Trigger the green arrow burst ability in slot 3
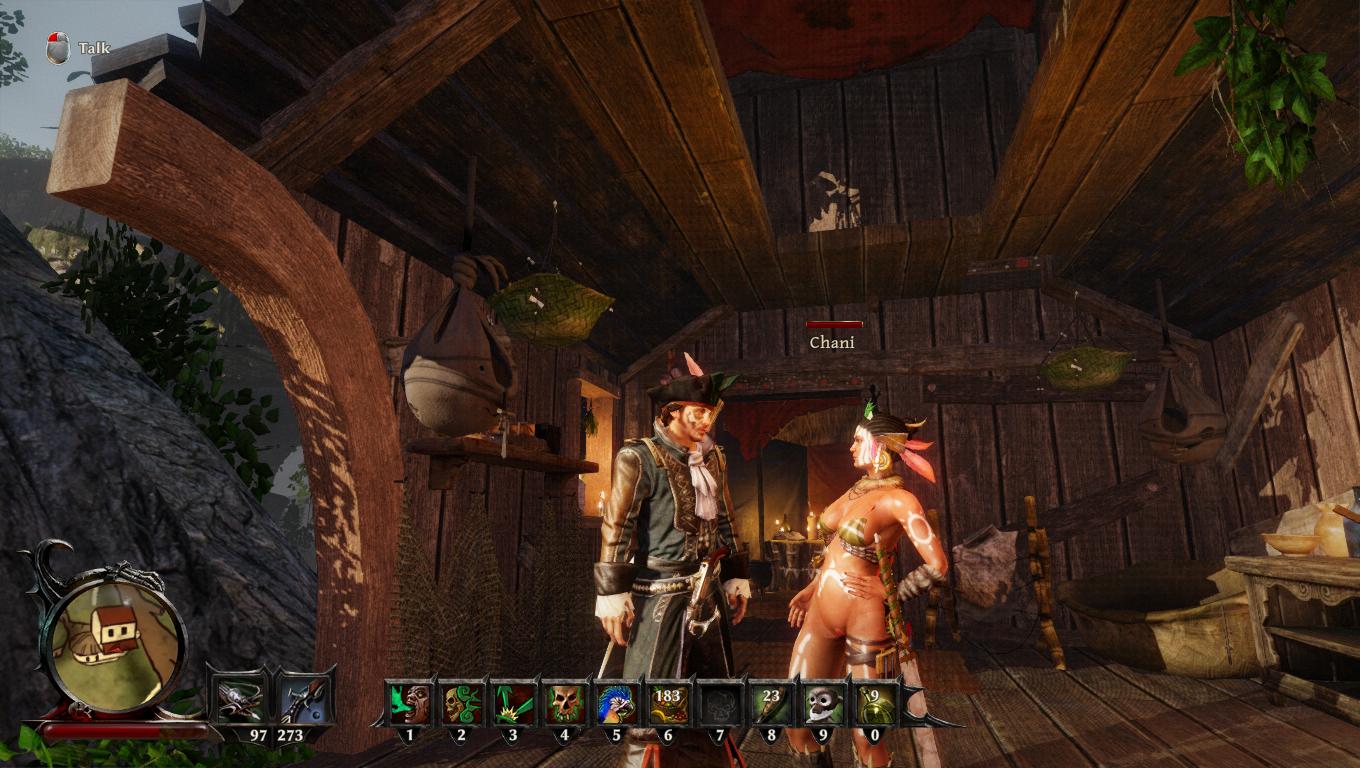The height and width of the screenshot is (768, 1360). (x=513, y=703)
